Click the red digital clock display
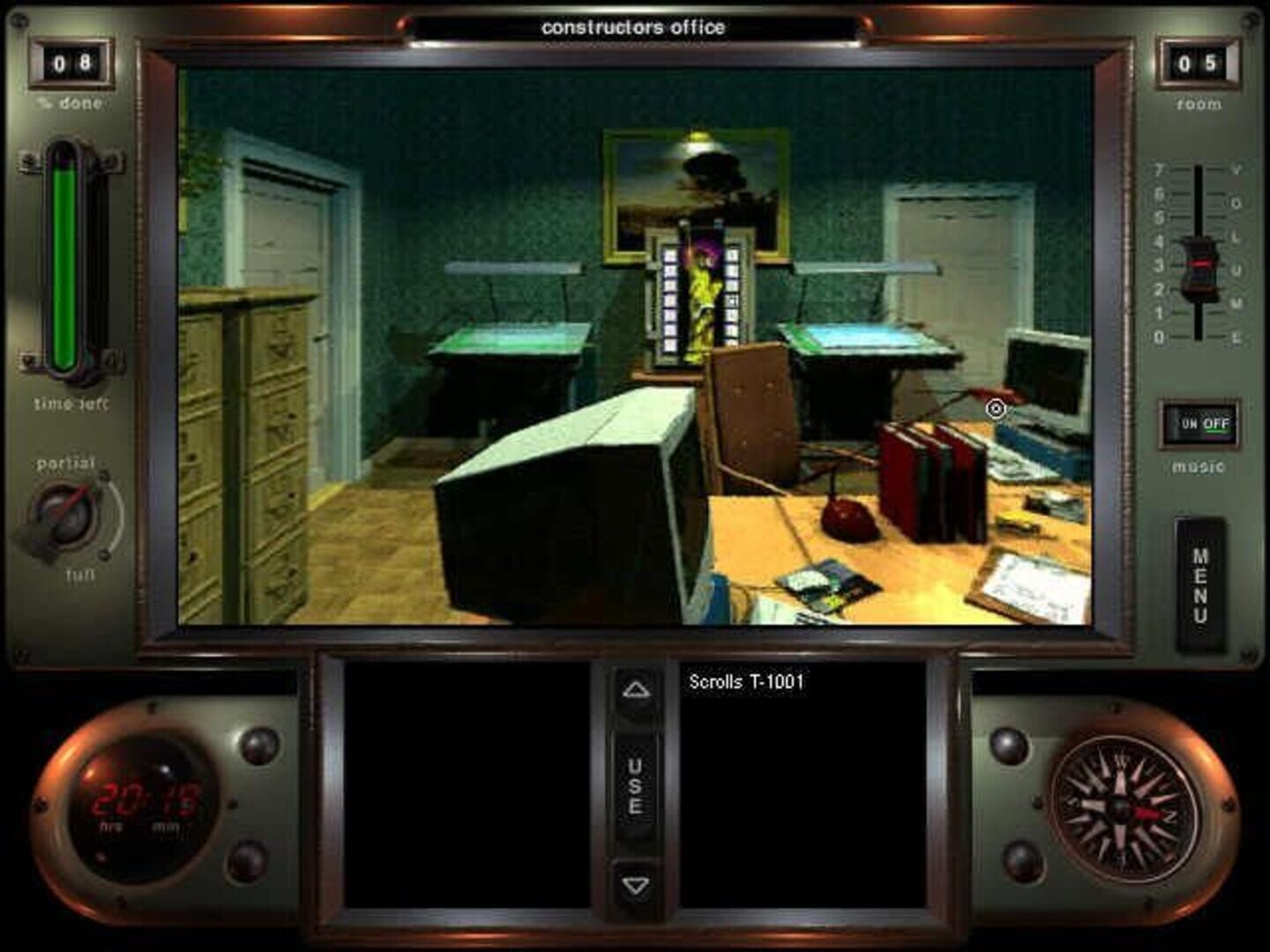The width and height of the screenshot is (1270, 952). 144,796
